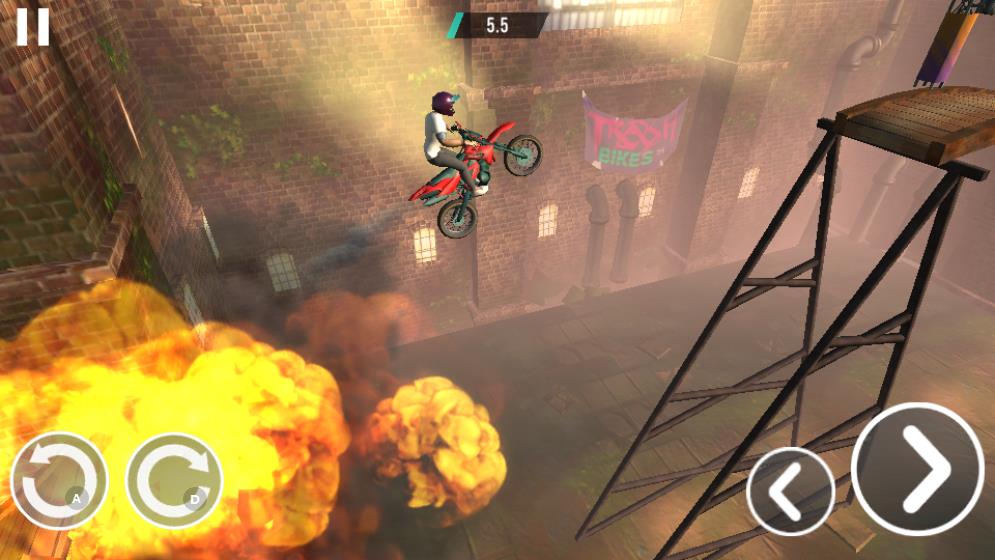Tap the lean back counter-clockwise rotate button
Screen dimensions: 995x560
click(x=59, y=480)
